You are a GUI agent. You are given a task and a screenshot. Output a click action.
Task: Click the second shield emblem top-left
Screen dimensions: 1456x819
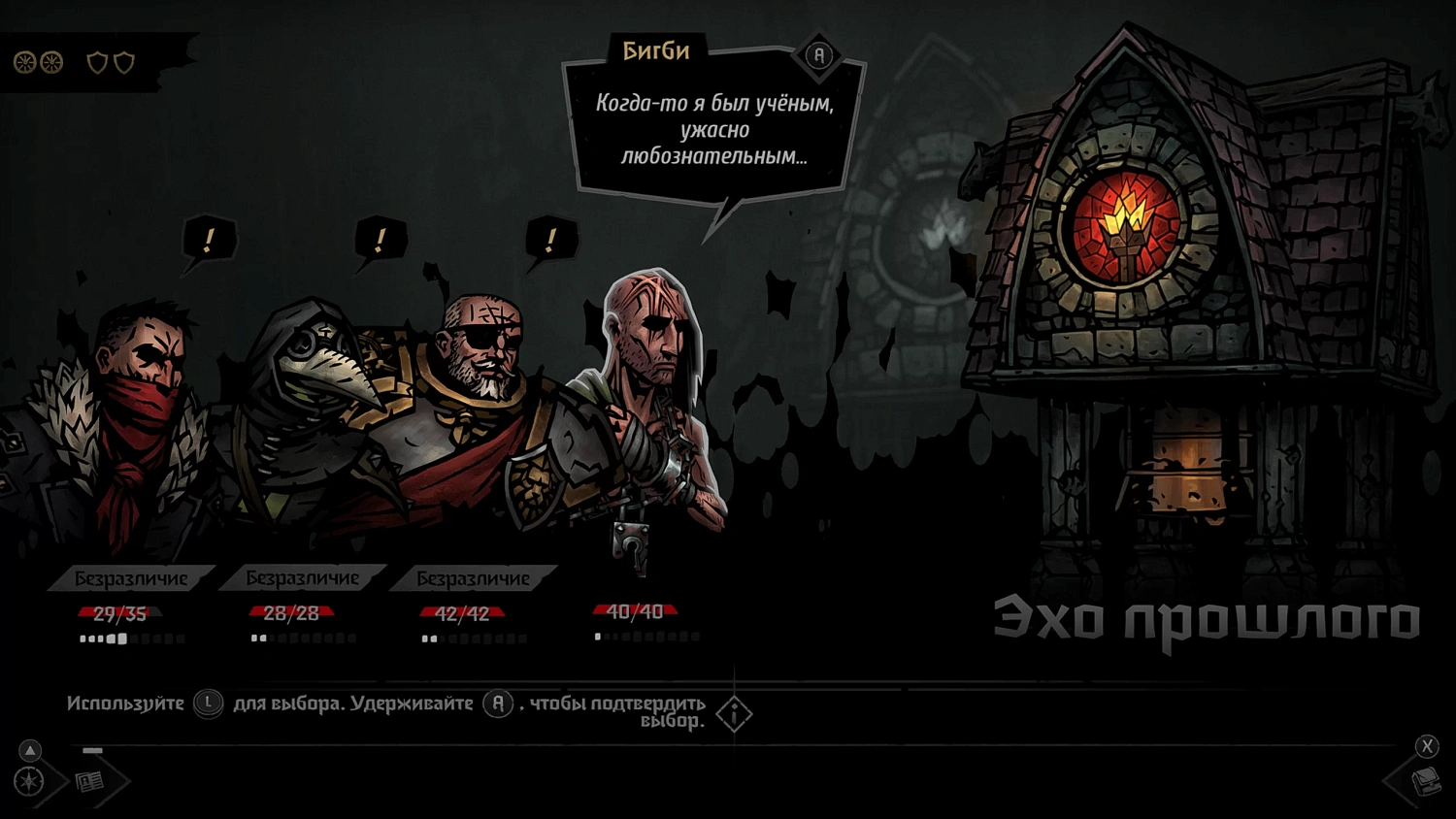[x=123, y=62]
